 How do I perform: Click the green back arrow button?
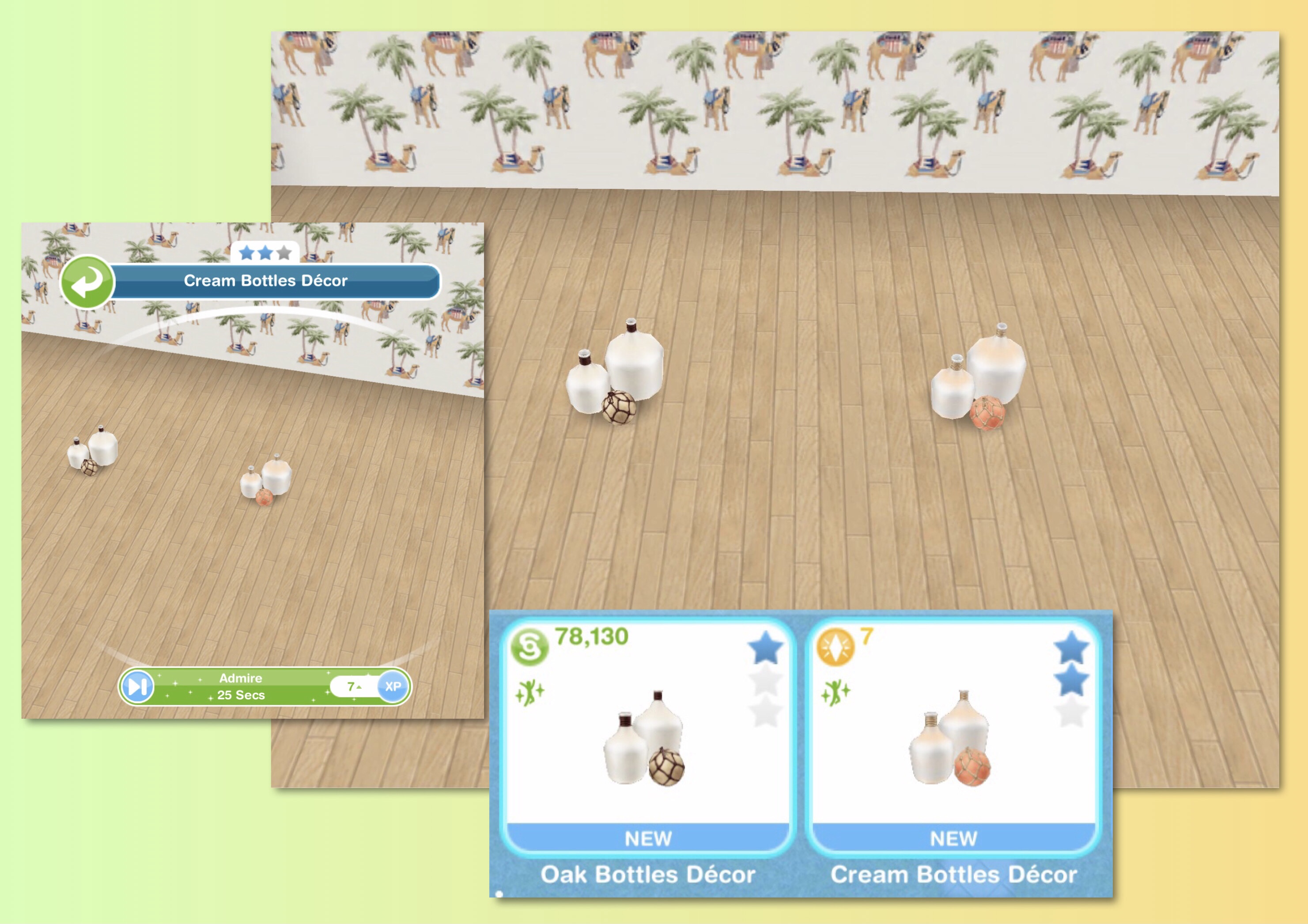(87, 282)
